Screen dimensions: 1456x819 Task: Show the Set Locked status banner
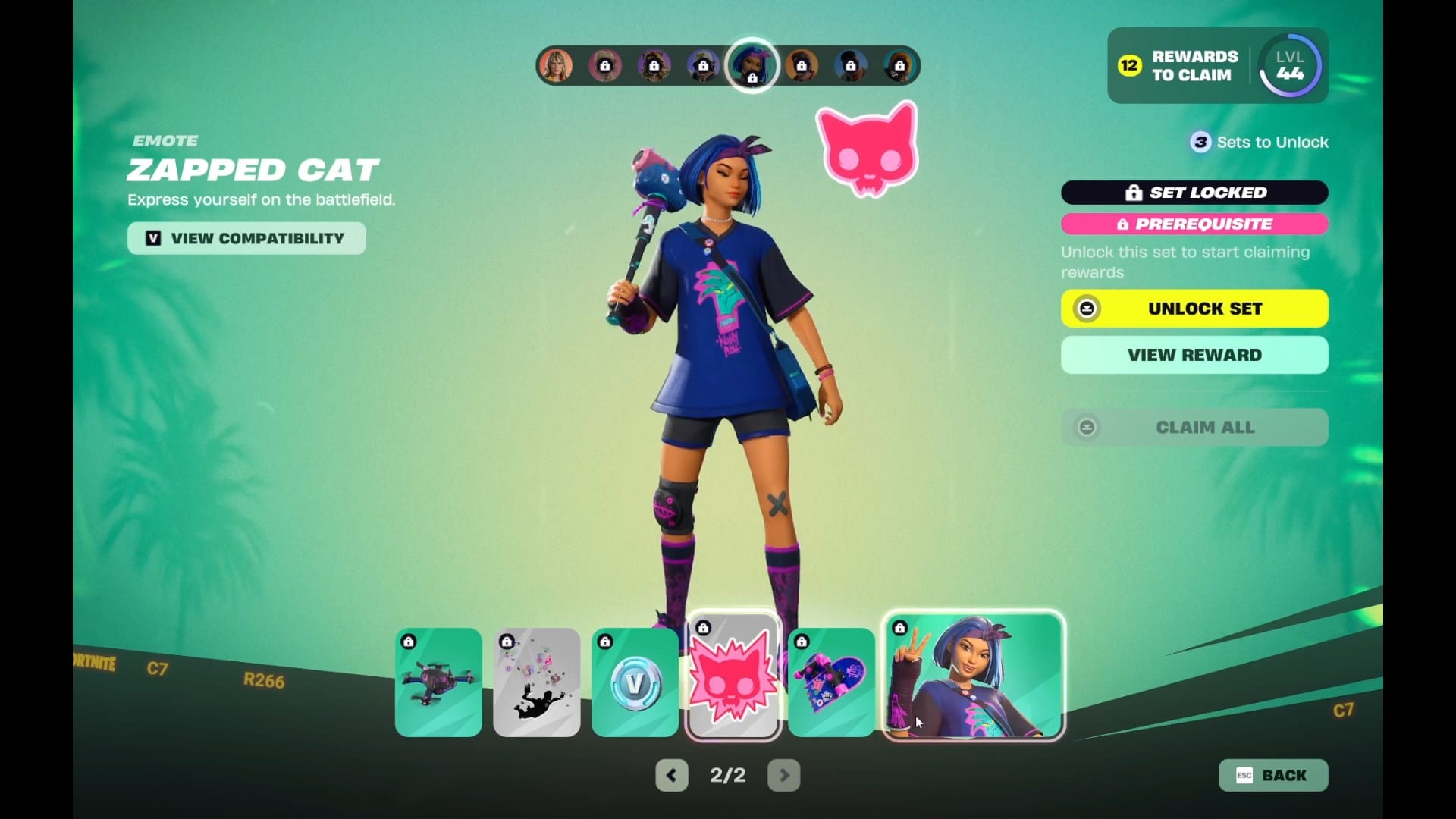tap(1194, 193)
